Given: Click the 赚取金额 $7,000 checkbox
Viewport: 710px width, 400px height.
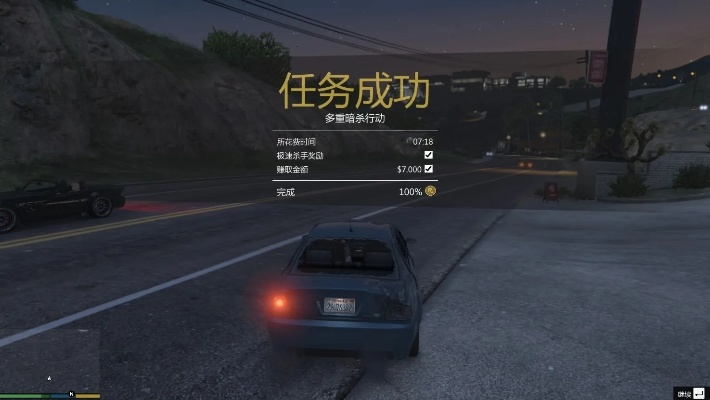Looking at the screenshot, I should (x=429, y=169).
